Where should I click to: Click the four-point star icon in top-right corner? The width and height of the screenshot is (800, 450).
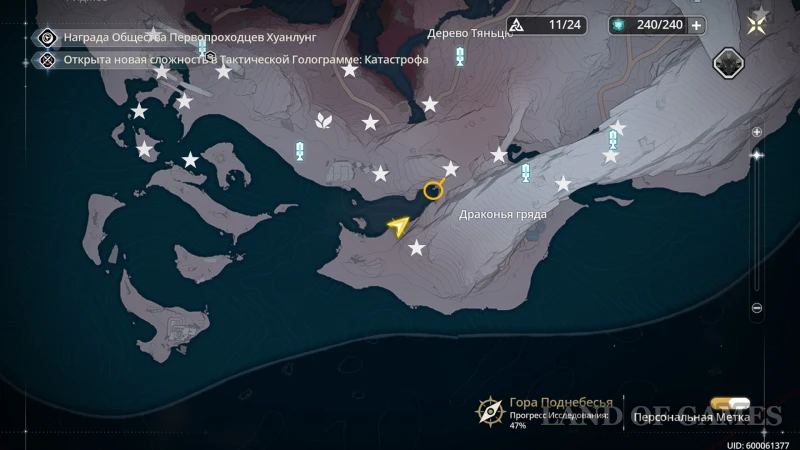click(759, 24)
